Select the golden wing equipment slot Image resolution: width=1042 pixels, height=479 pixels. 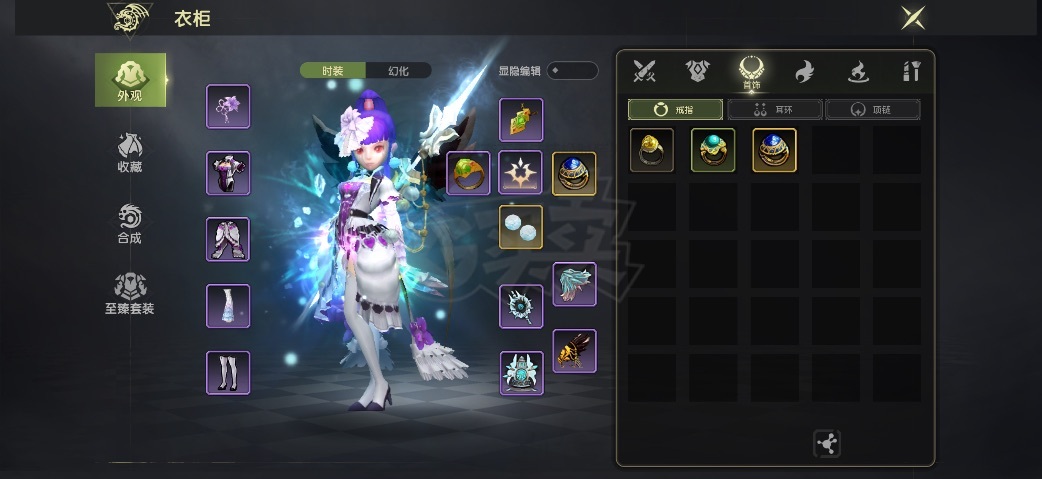tap(574, 351)
